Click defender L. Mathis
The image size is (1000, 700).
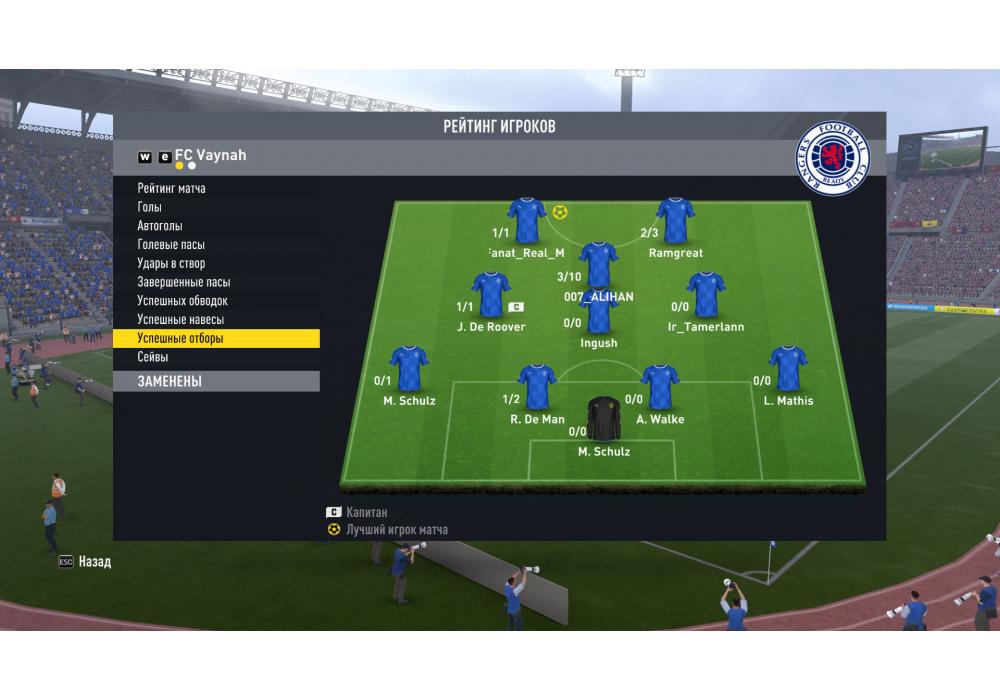pyautogui.click(x=788, y=368)
